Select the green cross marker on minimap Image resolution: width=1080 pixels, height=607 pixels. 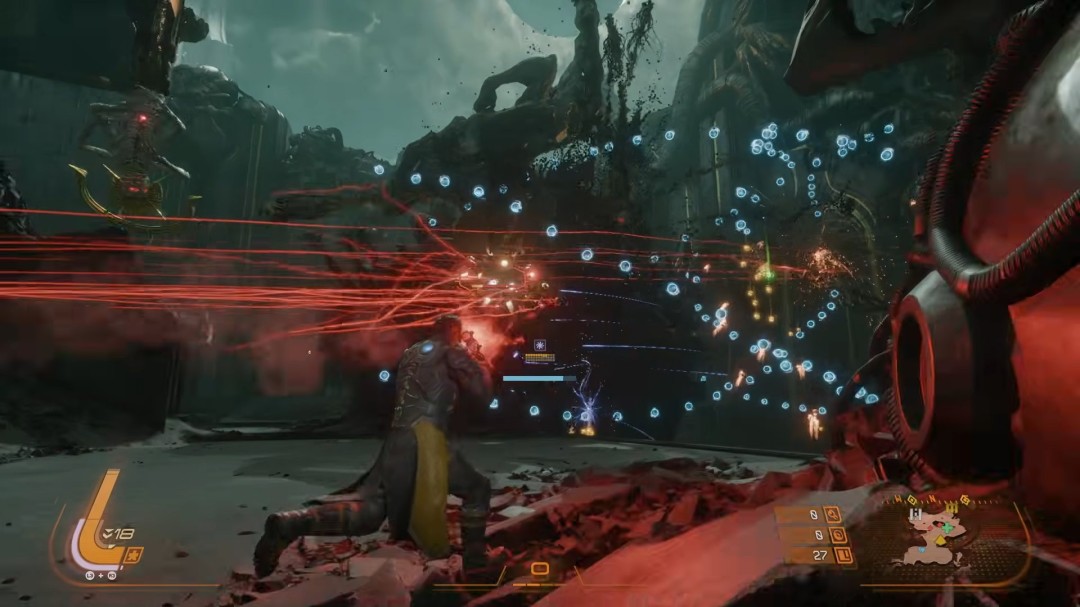947,527
